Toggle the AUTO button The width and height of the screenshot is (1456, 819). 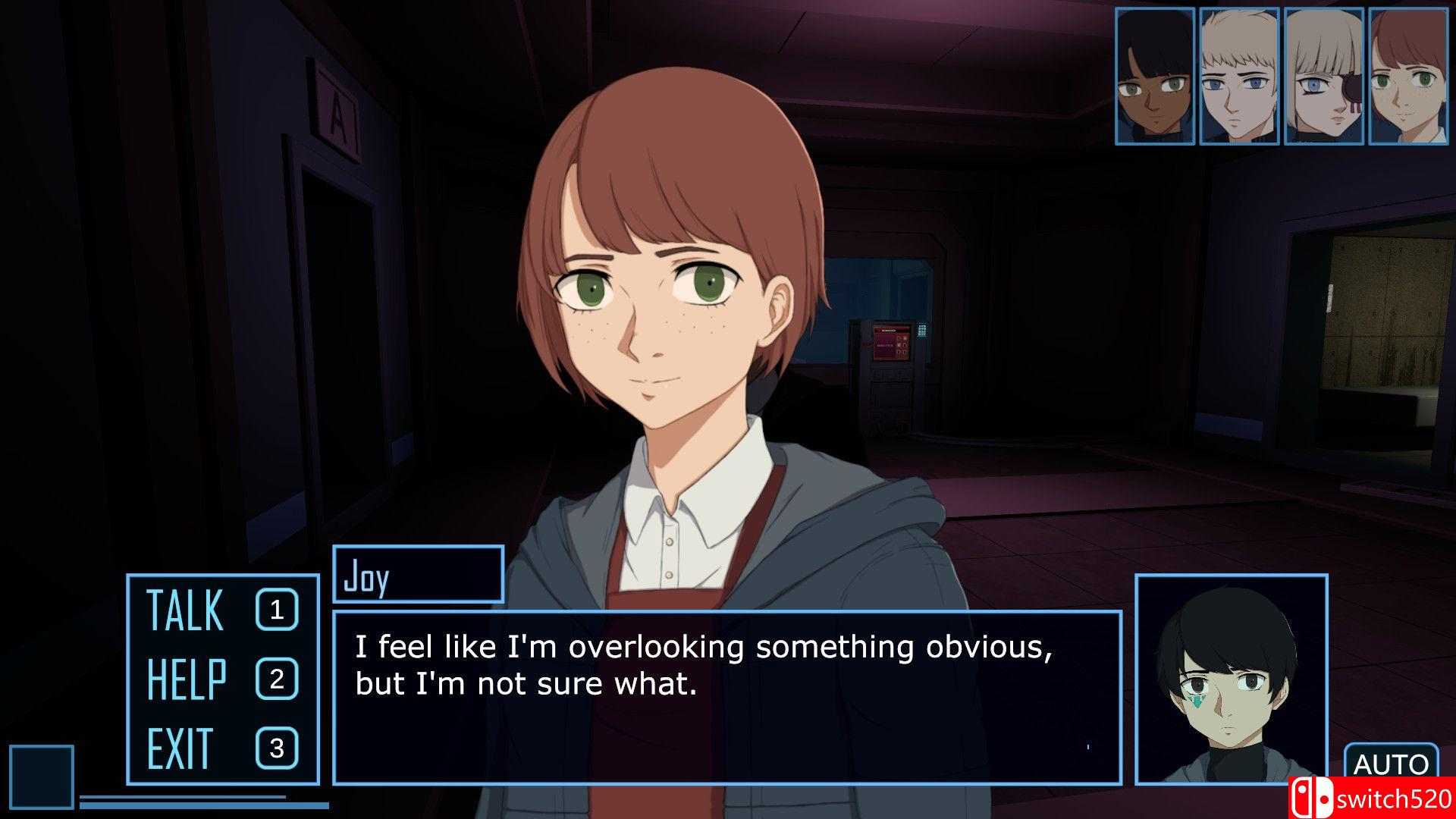coord(1391,764)
